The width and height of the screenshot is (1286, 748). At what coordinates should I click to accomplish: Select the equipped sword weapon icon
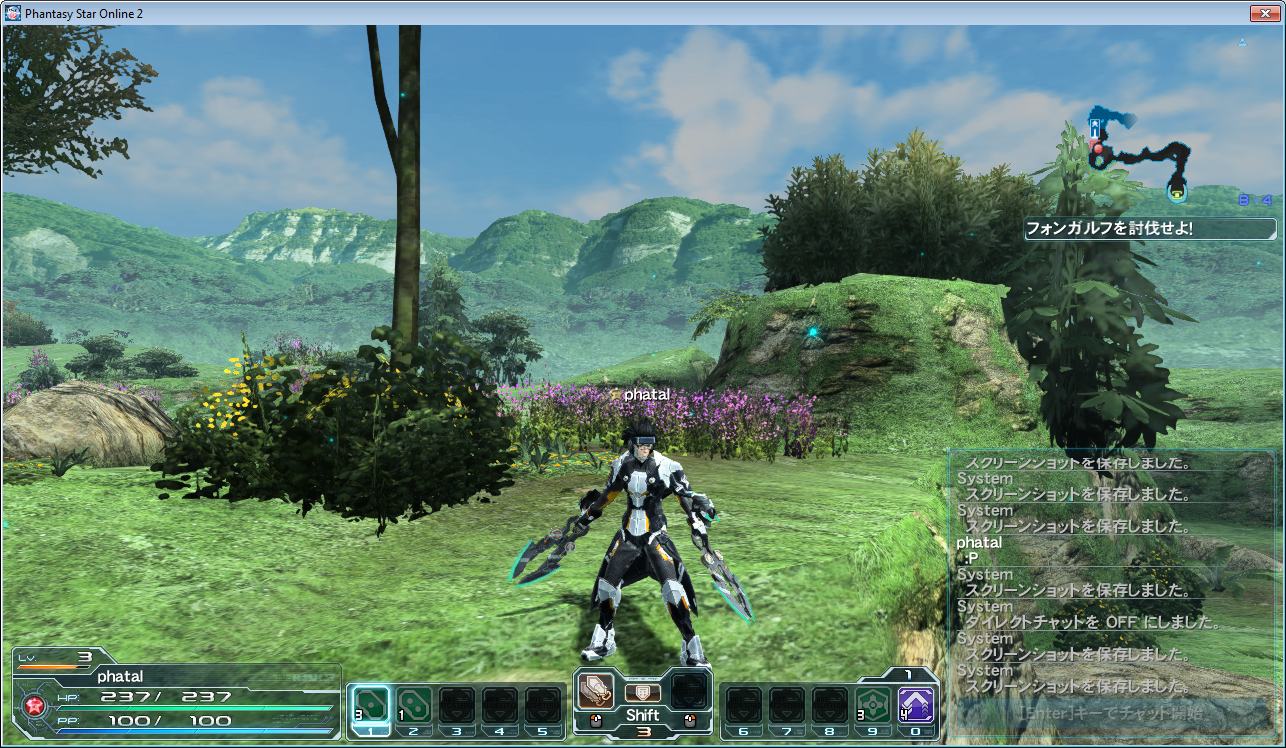click(x=595, y=692)
